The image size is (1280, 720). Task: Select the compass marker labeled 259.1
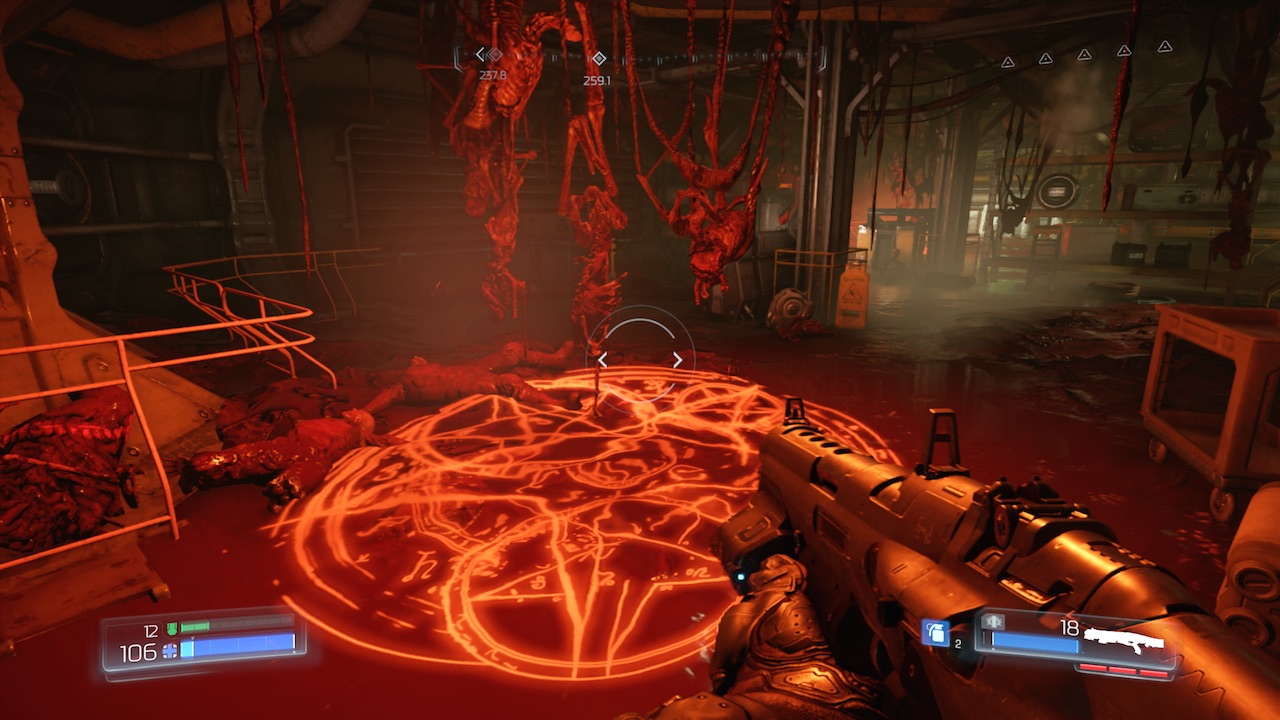pos(598,58)
